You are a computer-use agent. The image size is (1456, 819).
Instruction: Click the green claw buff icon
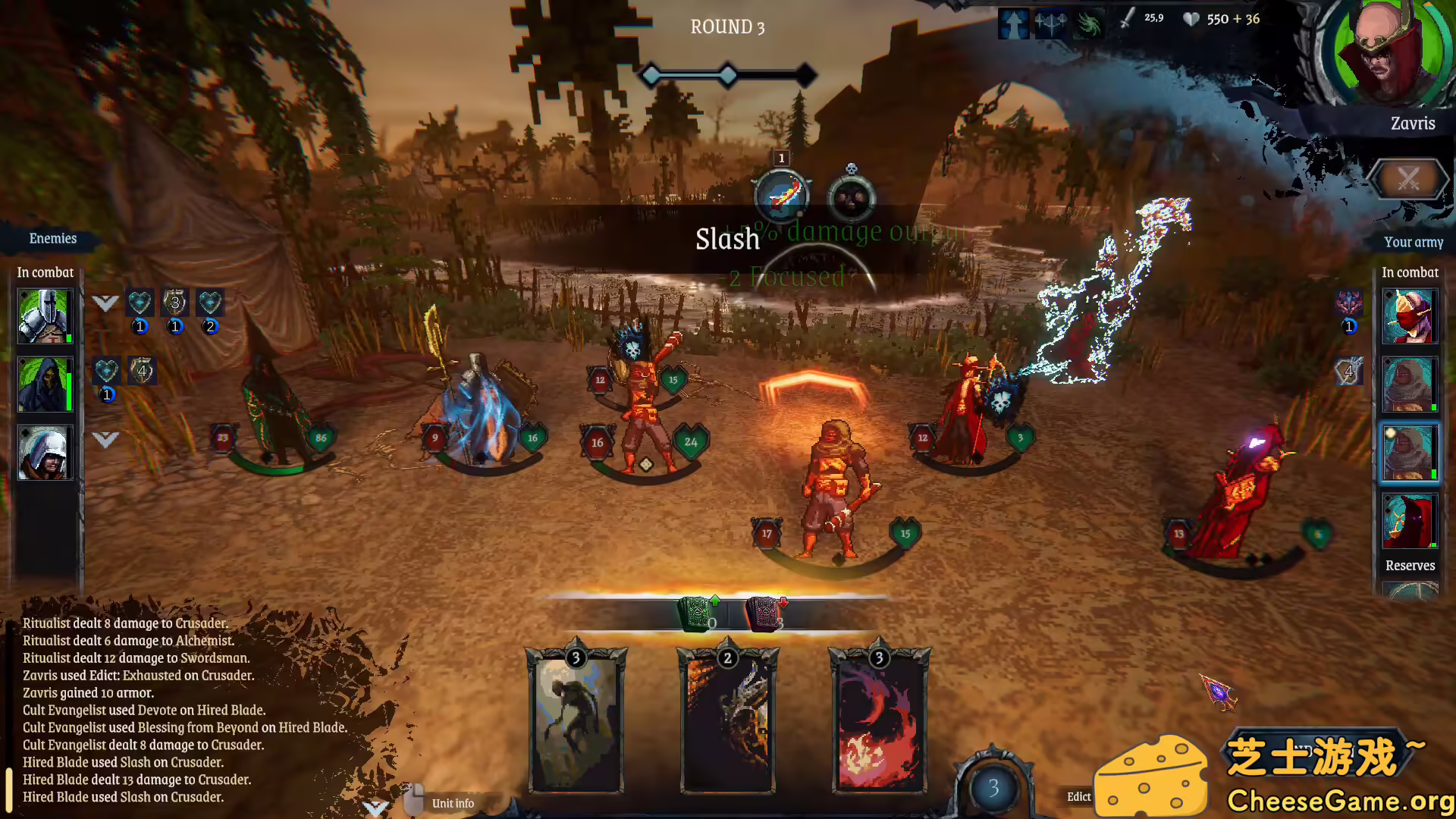(x=1088, y=24)
